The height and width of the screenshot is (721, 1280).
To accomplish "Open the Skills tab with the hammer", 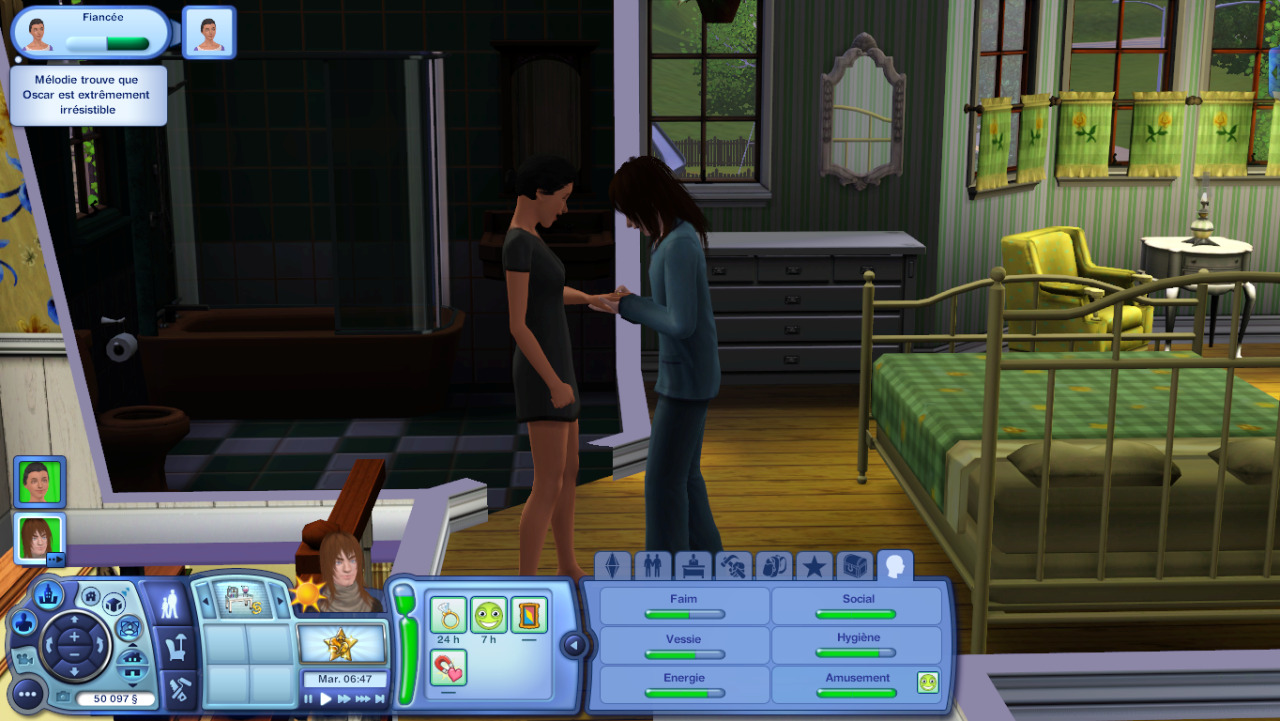I will pyautogui.click(x=733, y=566).
